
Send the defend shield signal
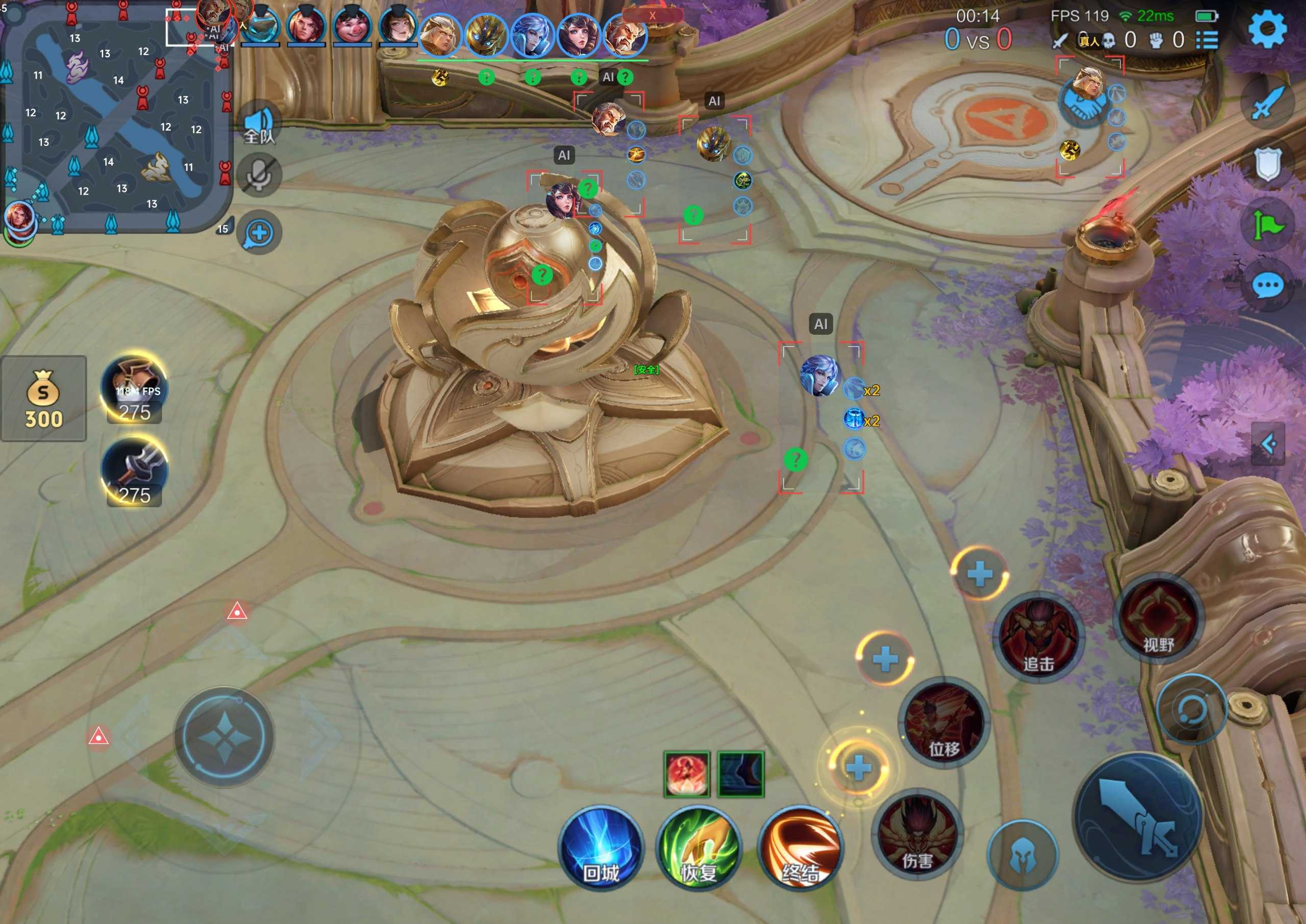pyautogui.click(x=1267, y=165)
